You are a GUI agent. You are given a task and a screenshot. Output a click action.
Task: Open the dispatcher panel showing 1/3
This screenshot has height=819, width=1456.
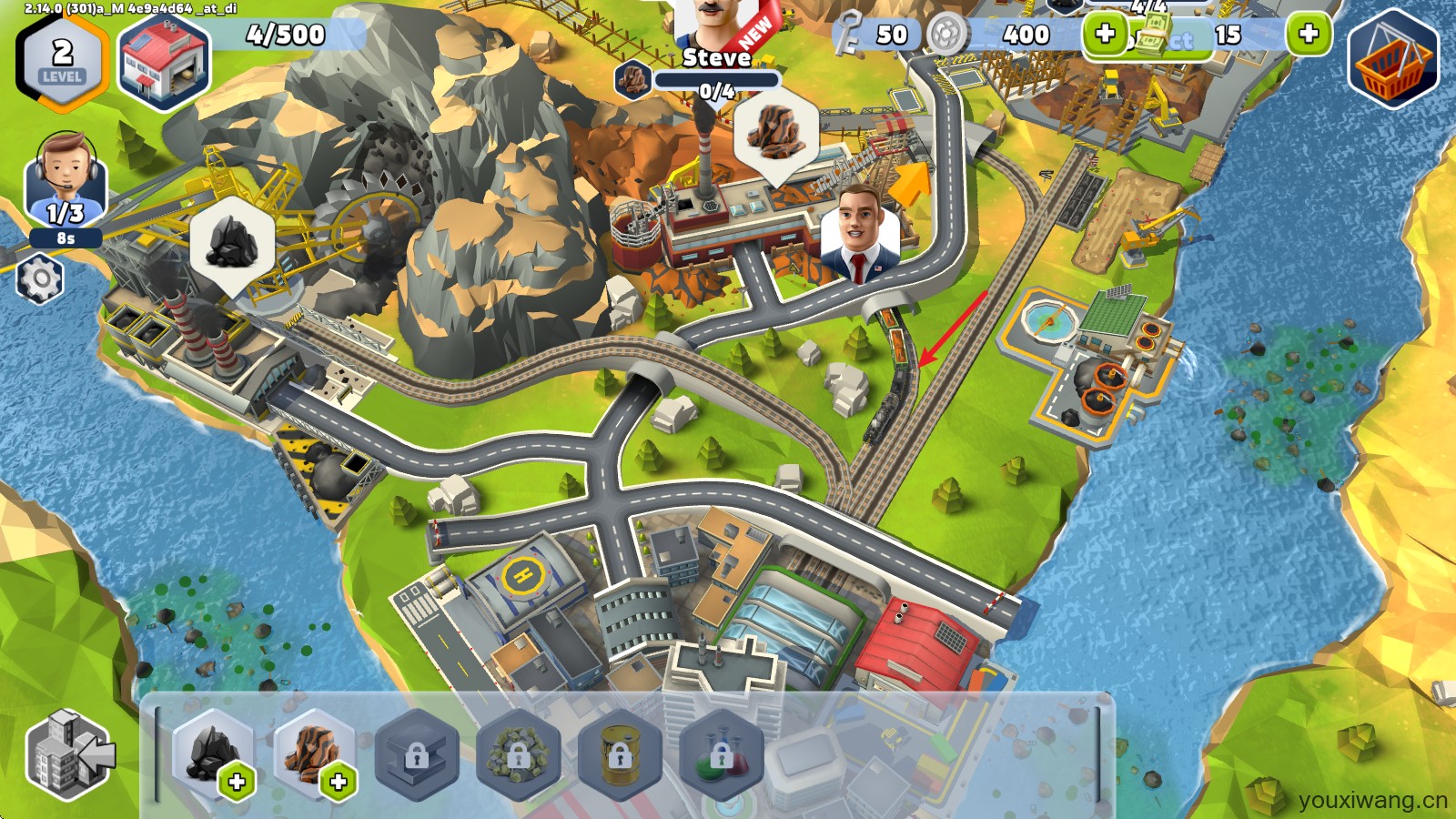click(66, 182)
